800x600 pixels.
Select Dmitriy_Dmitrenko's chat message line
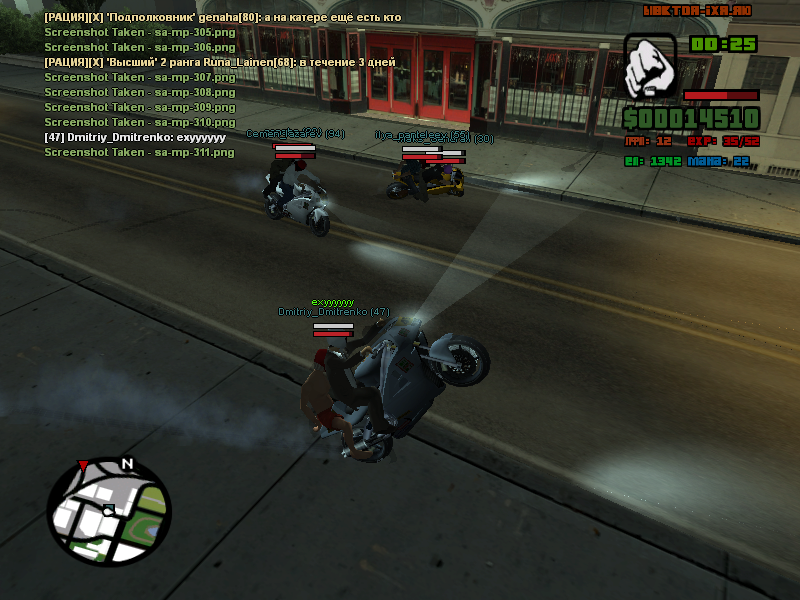pos(135,137)
